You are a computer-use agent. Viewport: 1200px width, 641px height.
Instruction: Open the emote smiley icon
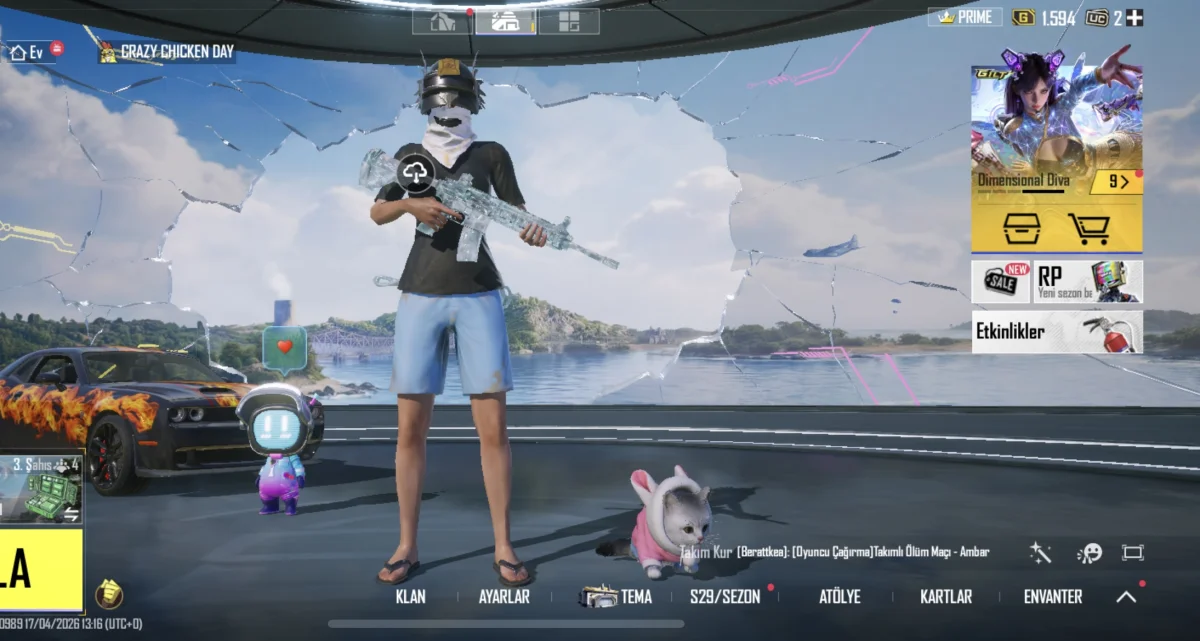[x=1089, y=552]
